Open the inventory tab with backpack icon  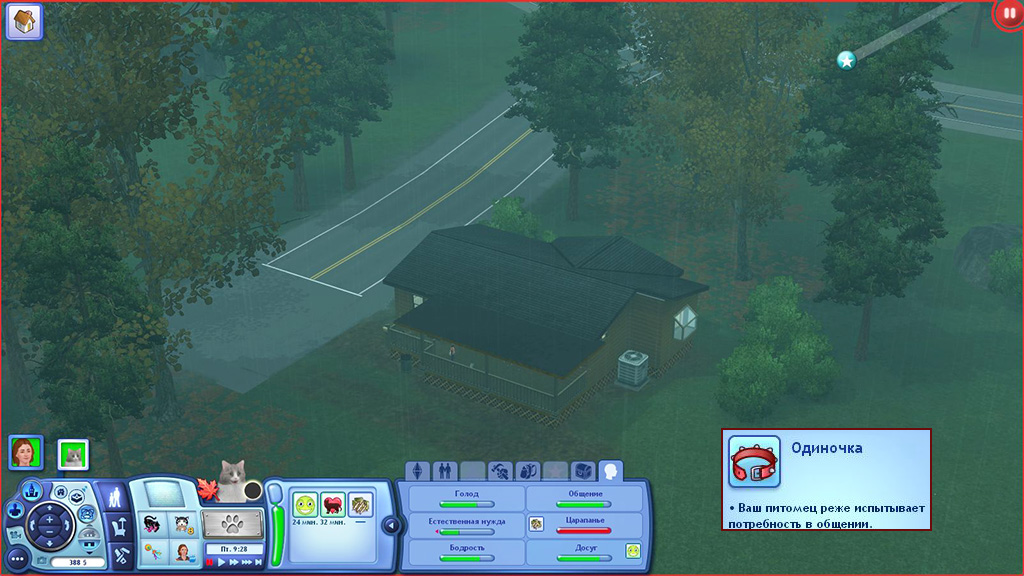(x=526, y=470)
